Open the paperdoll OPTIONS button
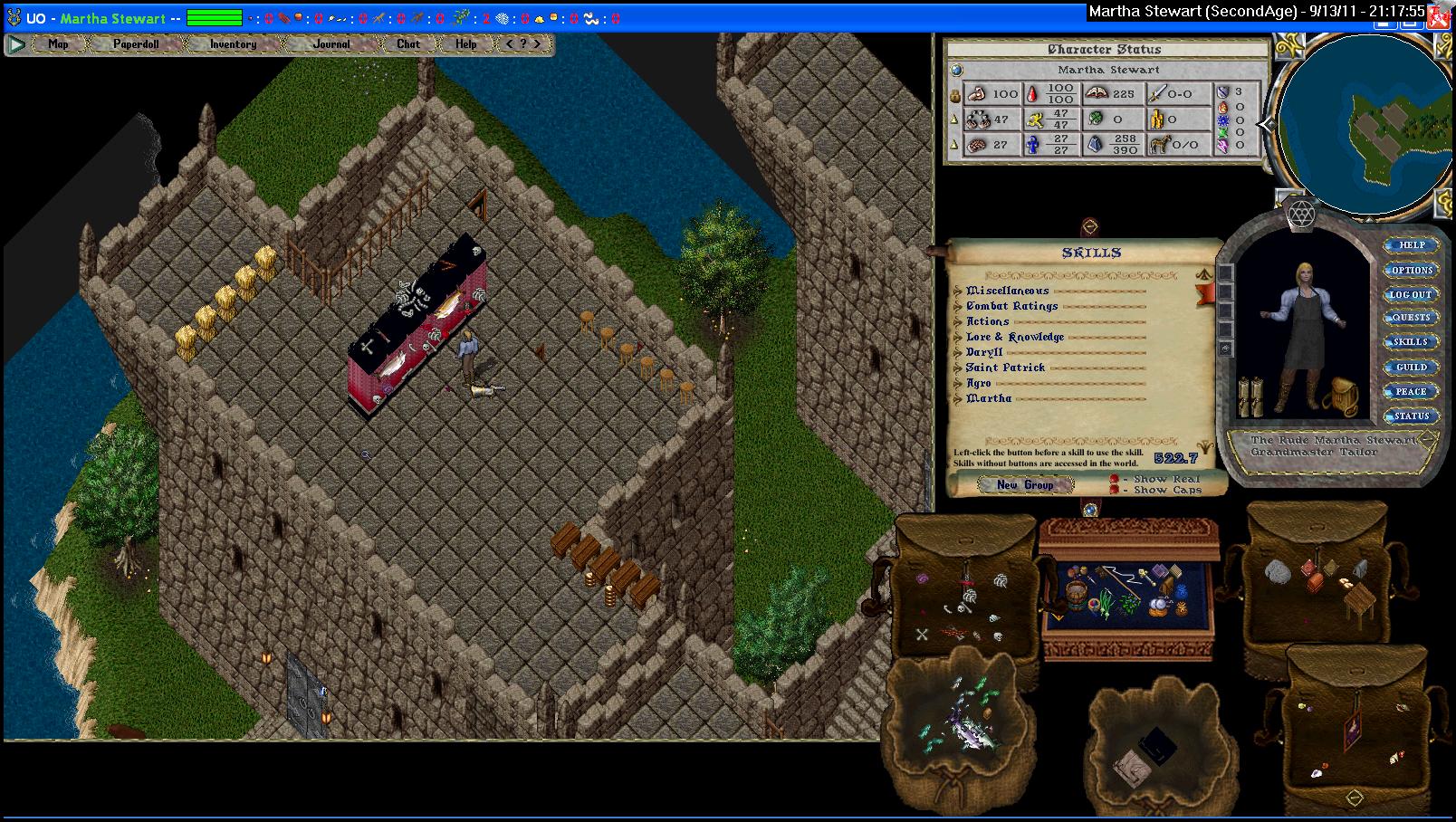The height and width of the screenshot is (822, 1456). (1412, 270)
